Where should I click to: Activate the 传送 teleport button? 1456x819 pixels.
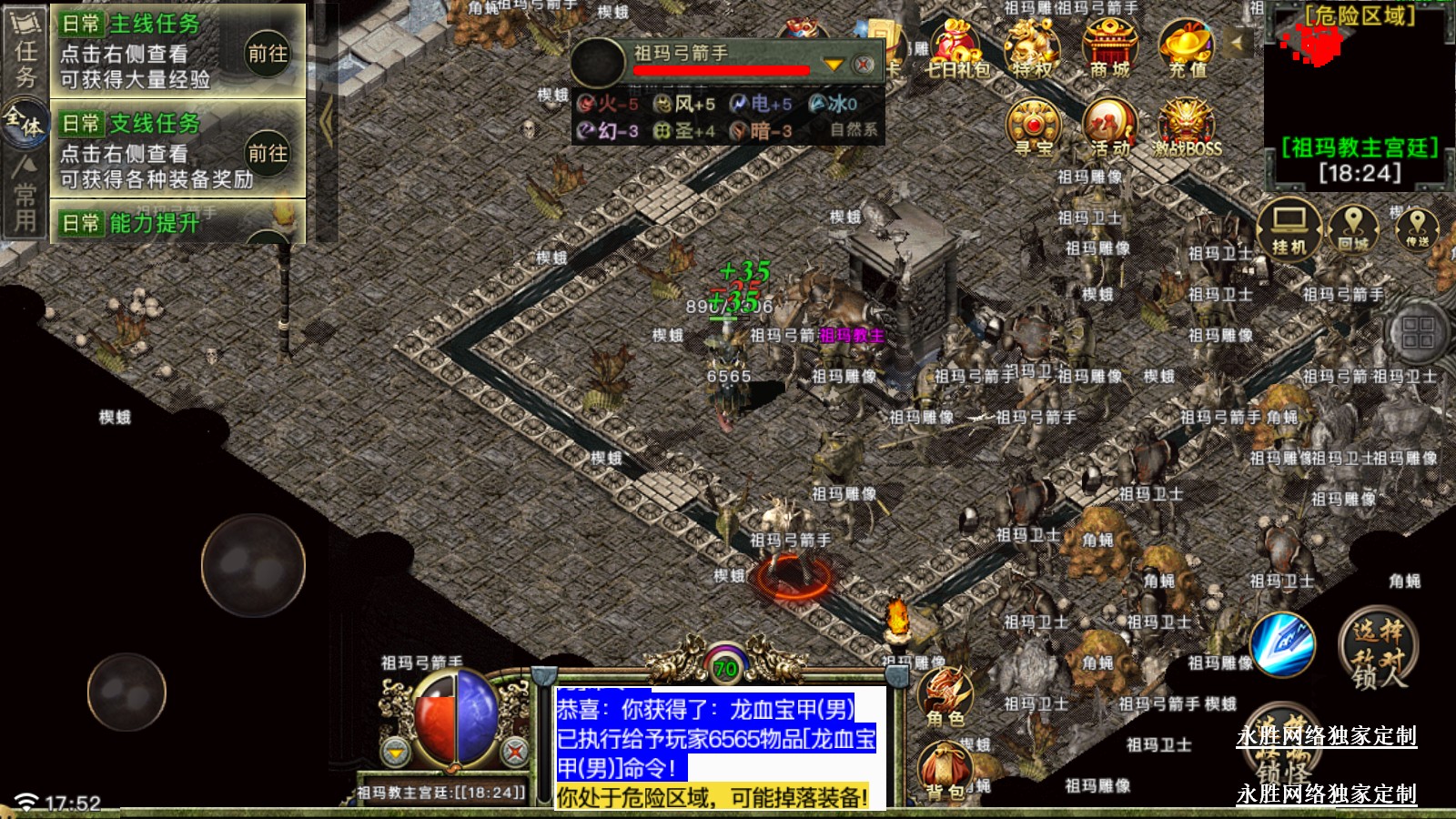click(1417, 227)
